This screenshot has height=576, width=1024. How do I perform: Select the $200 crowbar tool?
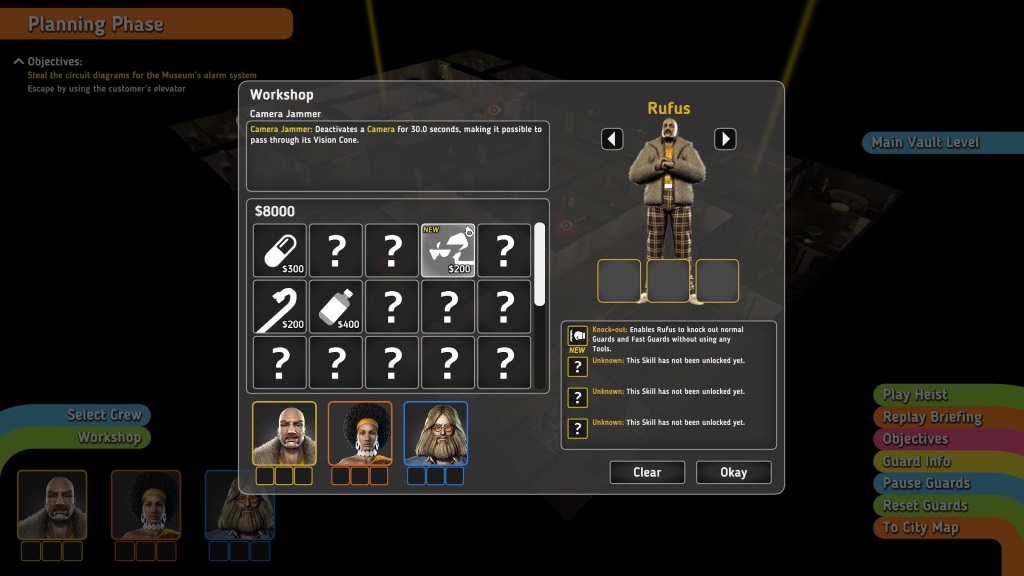click(x=280, y=306)
